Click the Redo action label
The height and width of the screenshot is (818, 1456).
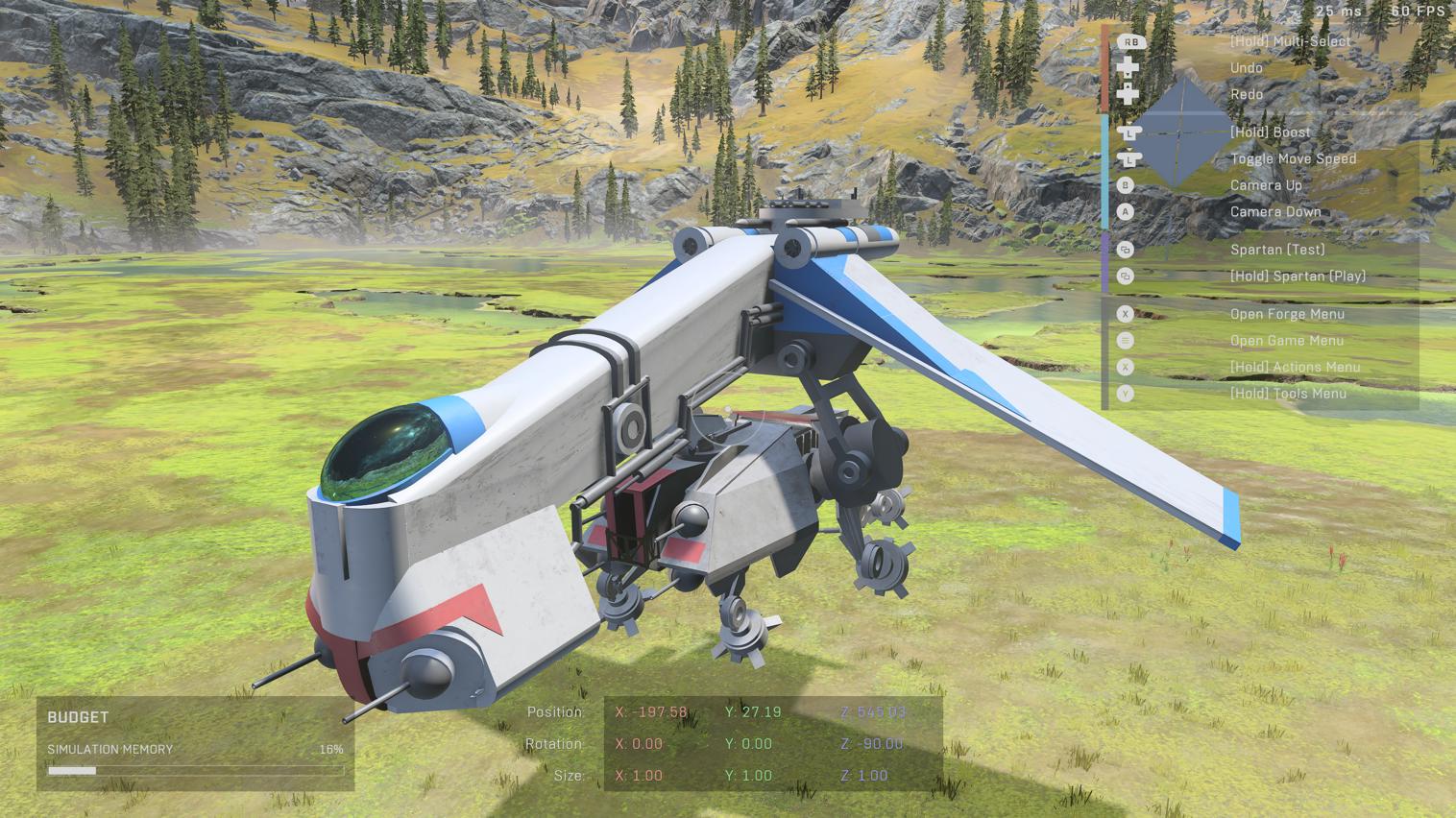tap(1246, 94)
